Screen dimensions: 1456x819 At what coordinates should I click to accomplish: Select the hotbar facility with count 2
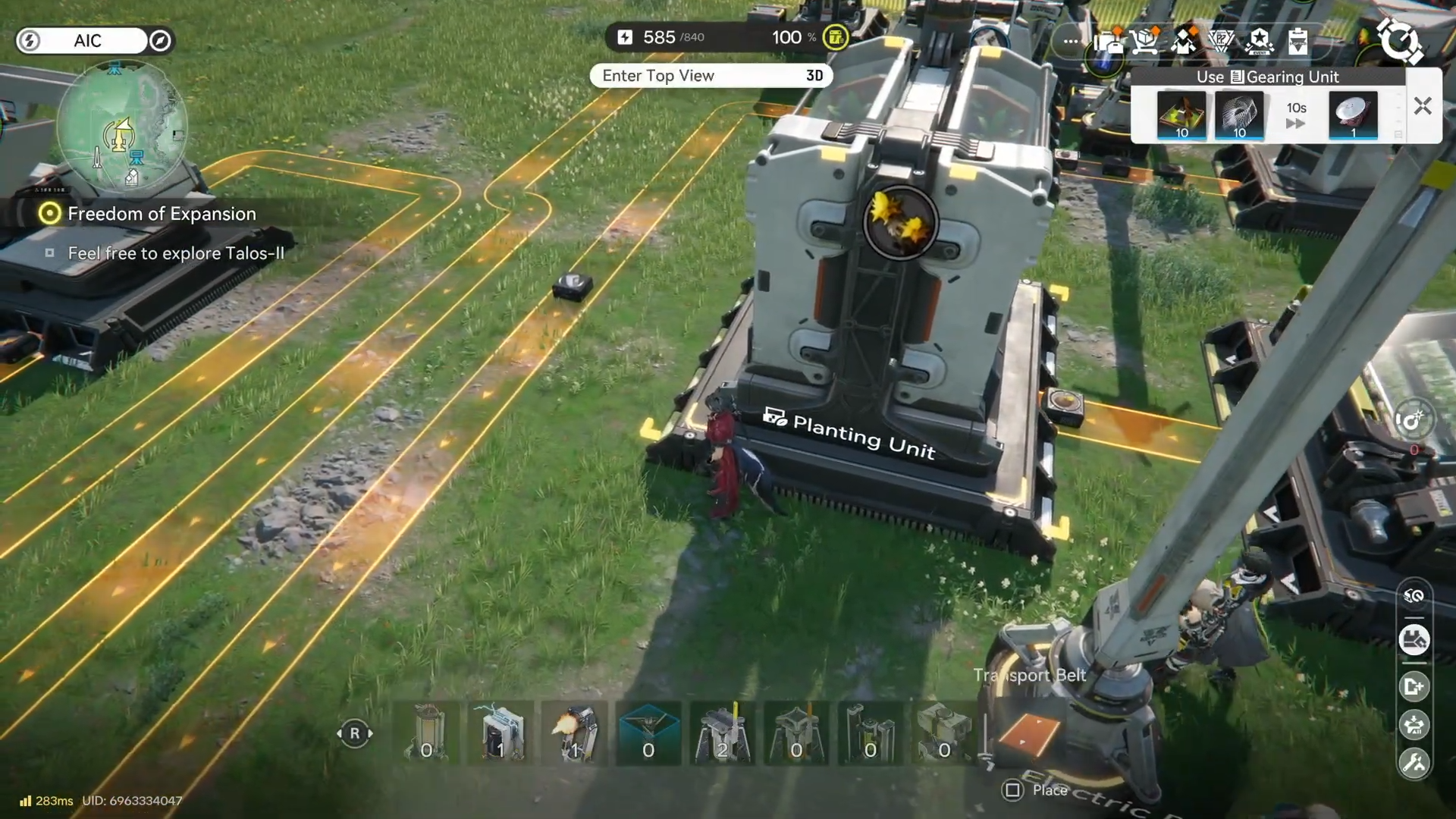point(722,733)
